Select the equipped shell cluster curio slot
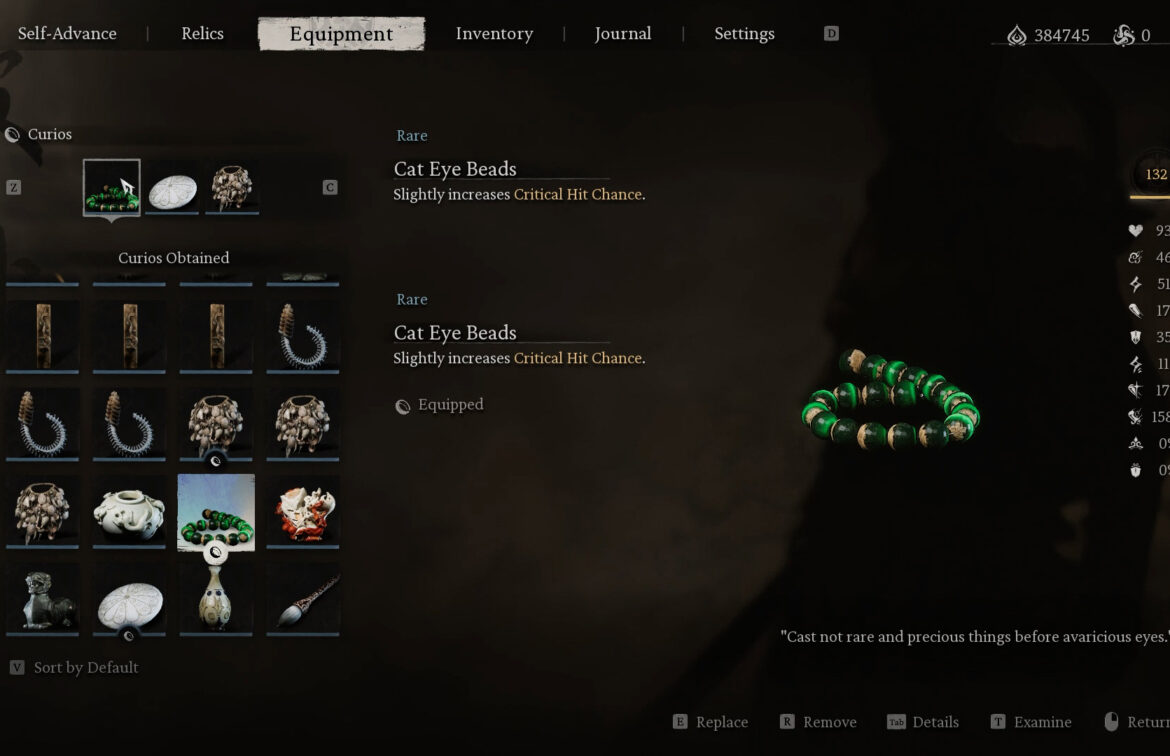 click(x=232, y=187)
